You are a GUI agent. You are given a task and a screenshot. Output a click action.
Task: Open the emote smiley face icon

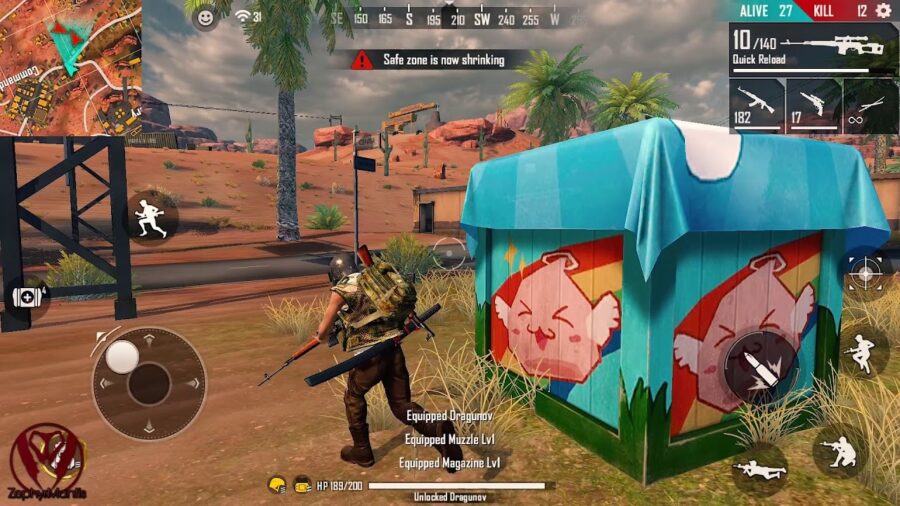click(x=205, y=17)
